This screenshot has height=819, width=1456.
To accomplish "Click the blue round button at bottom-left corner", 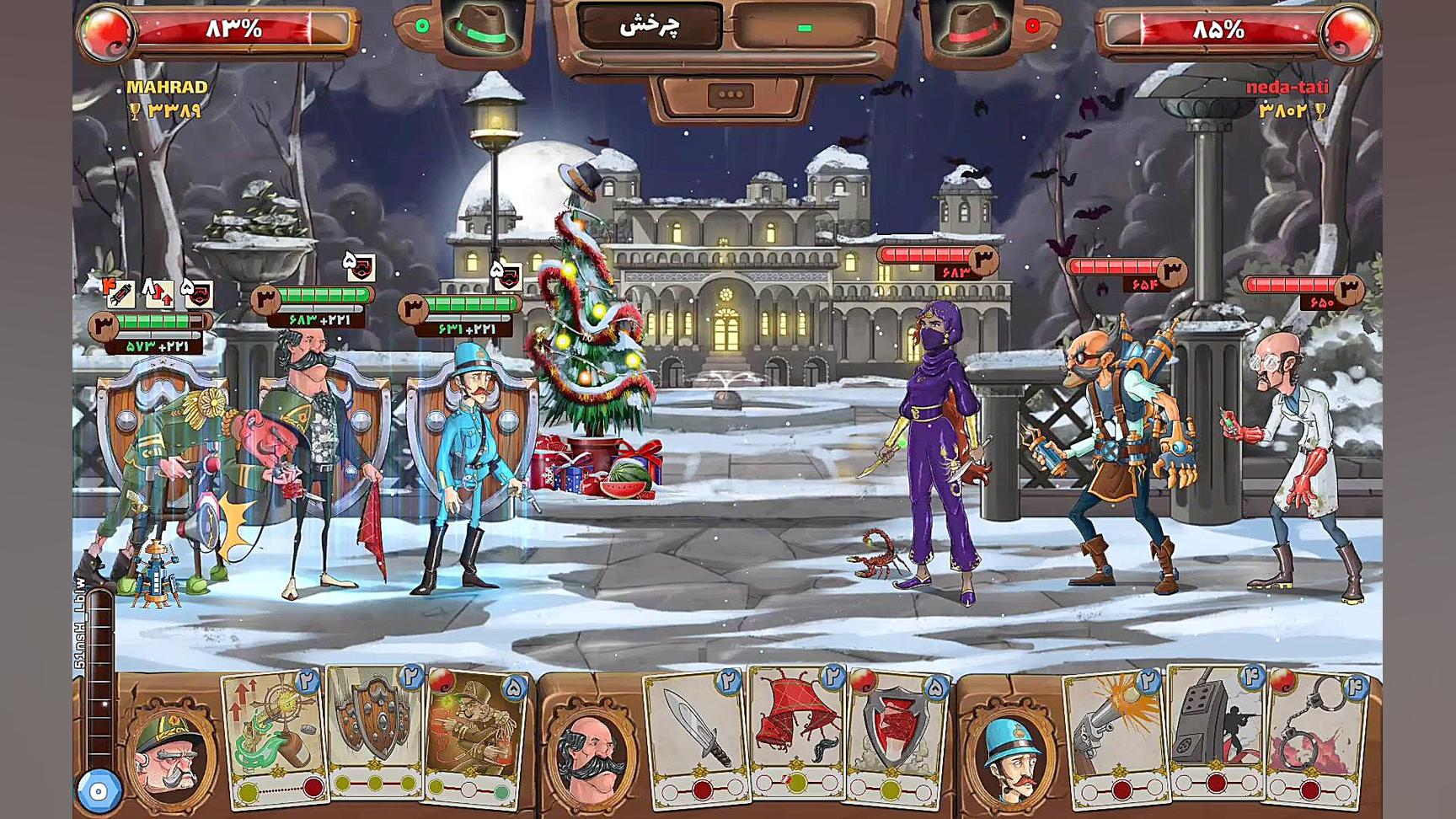I will [x=99, y=791].
